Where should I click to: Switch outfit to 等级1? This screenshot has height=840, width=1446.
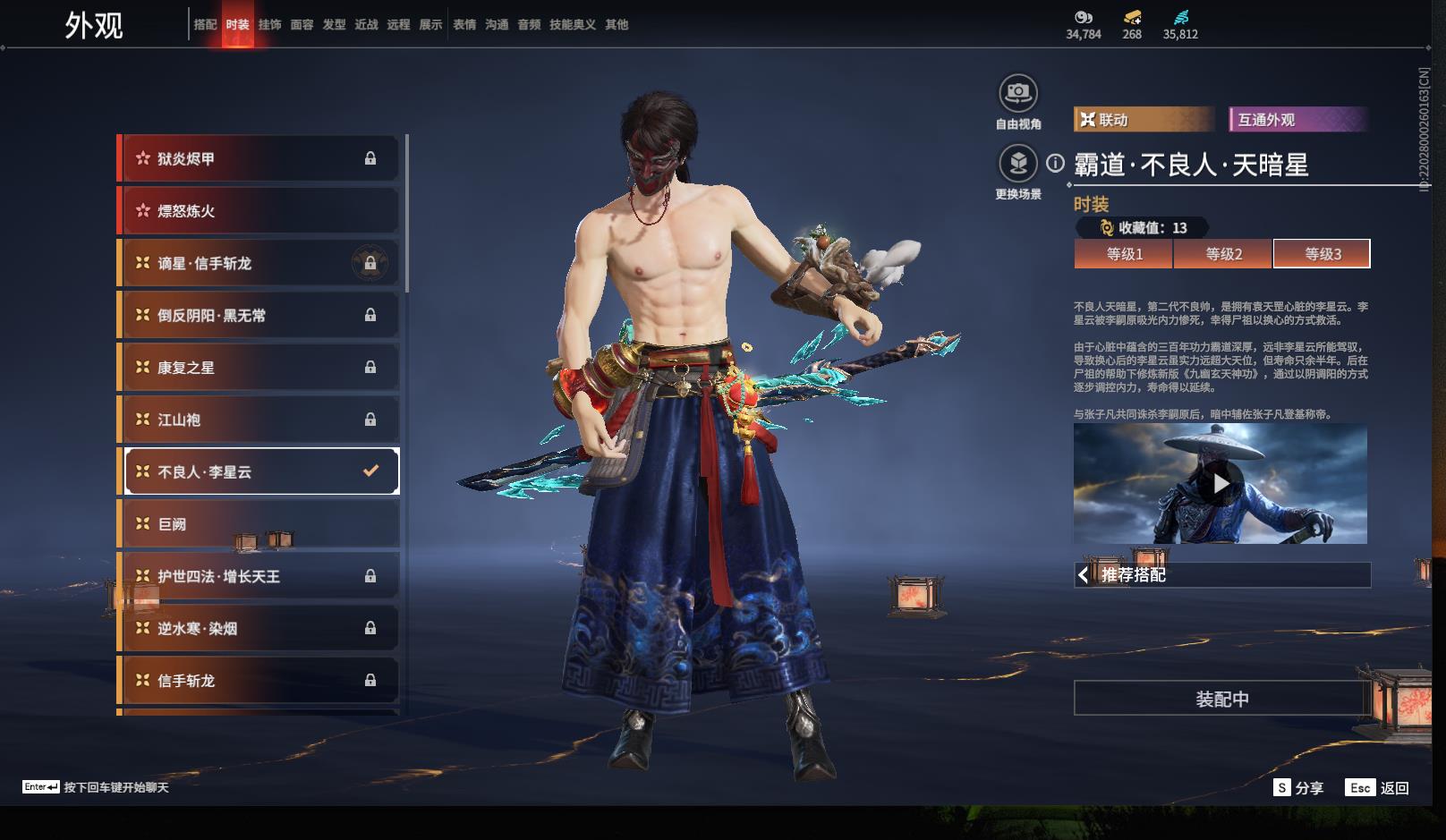(x=1124, y=254)
